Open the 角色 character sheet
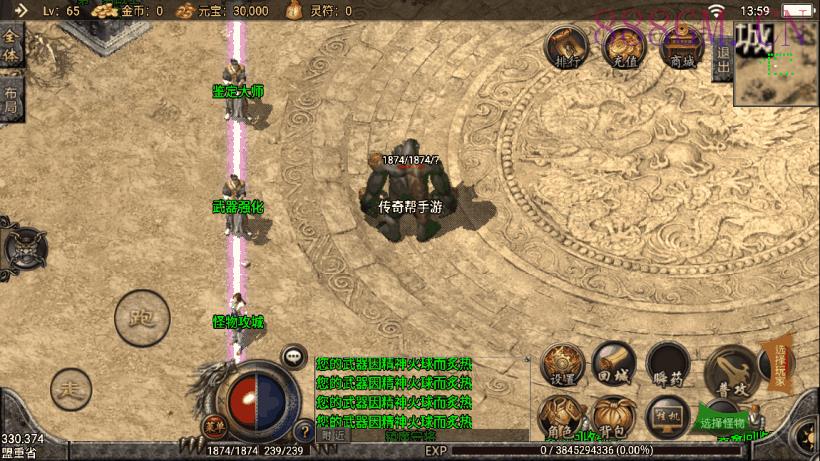This screenshot has height=461, width=820. click(560, 418)
